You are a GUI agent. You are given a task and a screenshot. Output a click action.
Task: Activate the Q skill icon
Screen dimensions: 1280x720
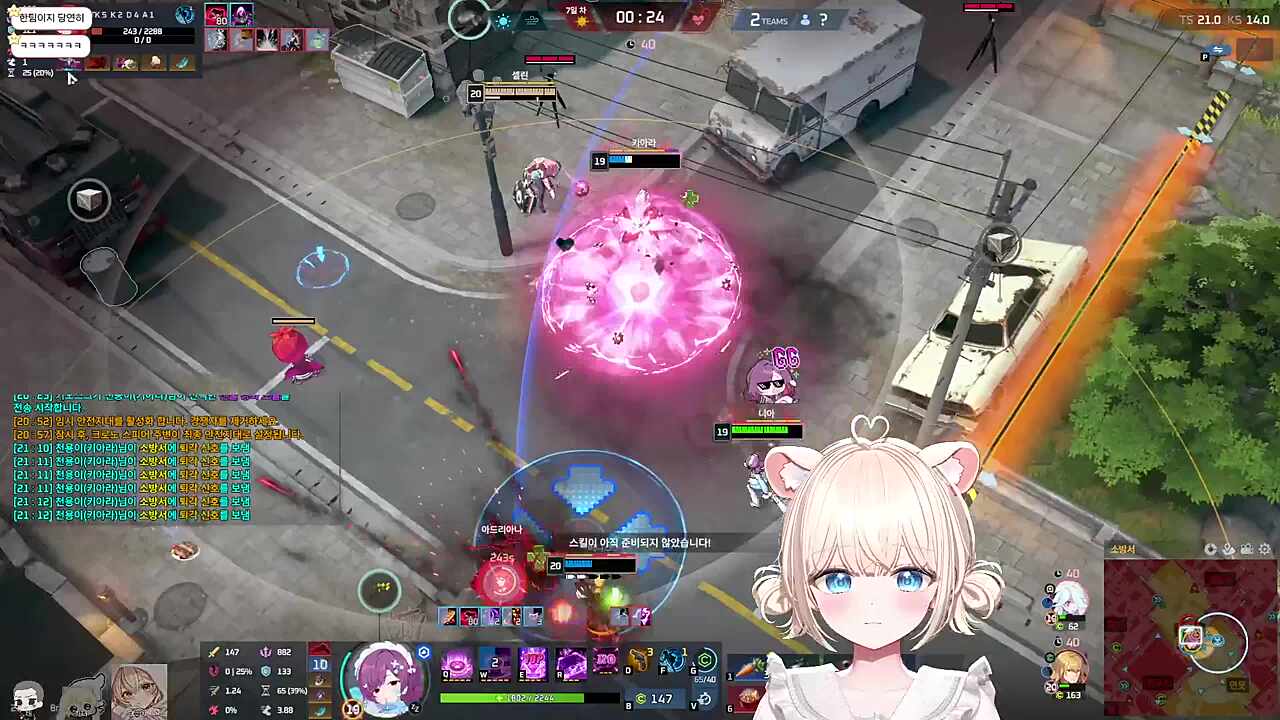(457, 663)
